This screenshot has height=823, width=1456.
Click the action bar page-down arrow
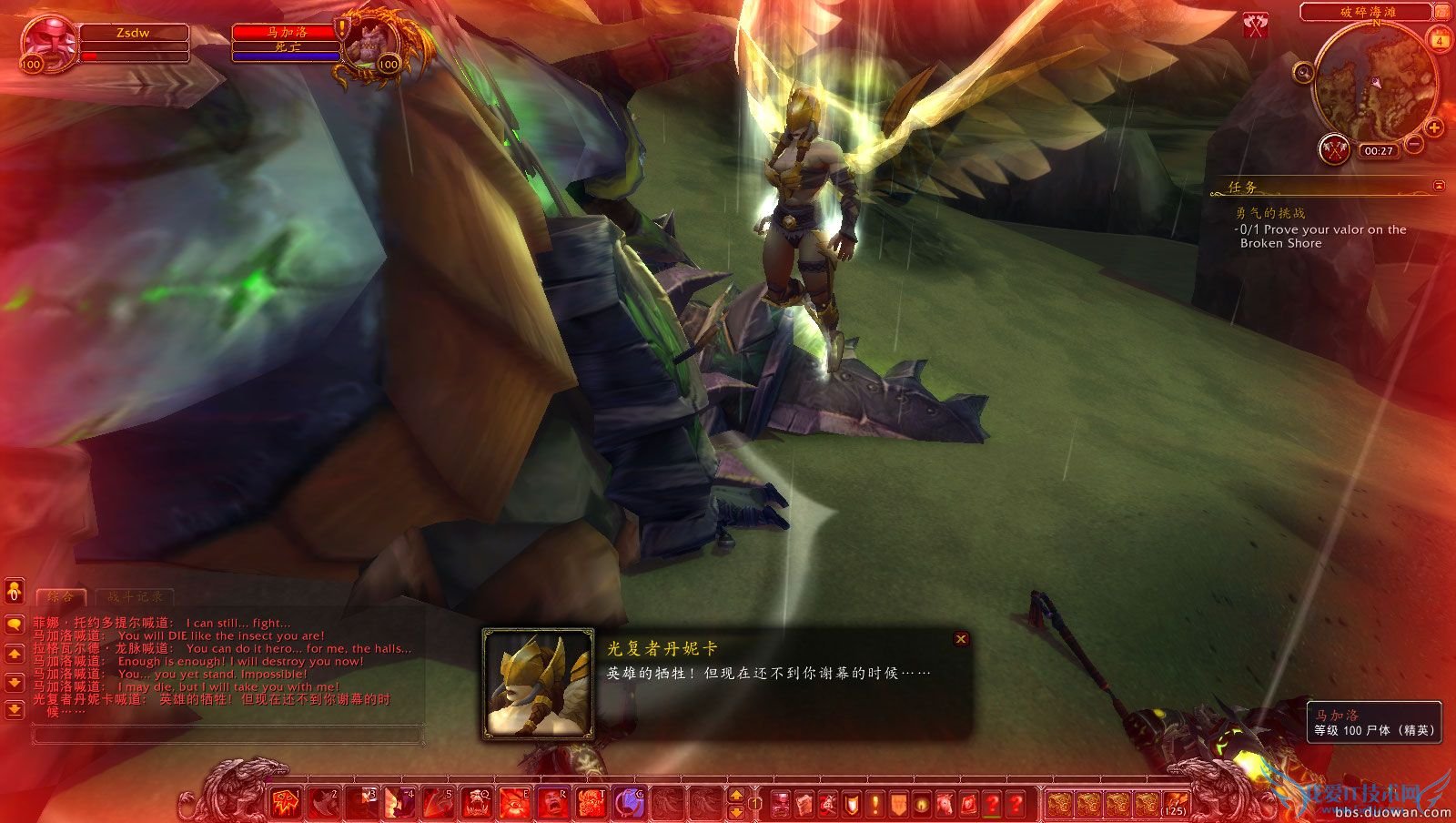[x=735, y=813]
